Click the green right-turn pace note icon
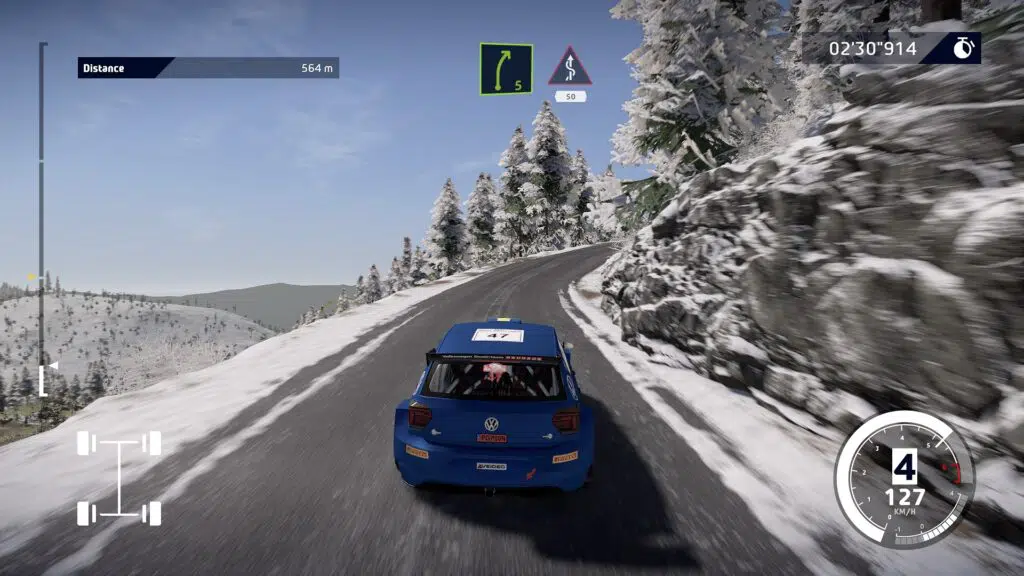The width and height of the screenshot is (1024, 576). [x=505, y=69]
